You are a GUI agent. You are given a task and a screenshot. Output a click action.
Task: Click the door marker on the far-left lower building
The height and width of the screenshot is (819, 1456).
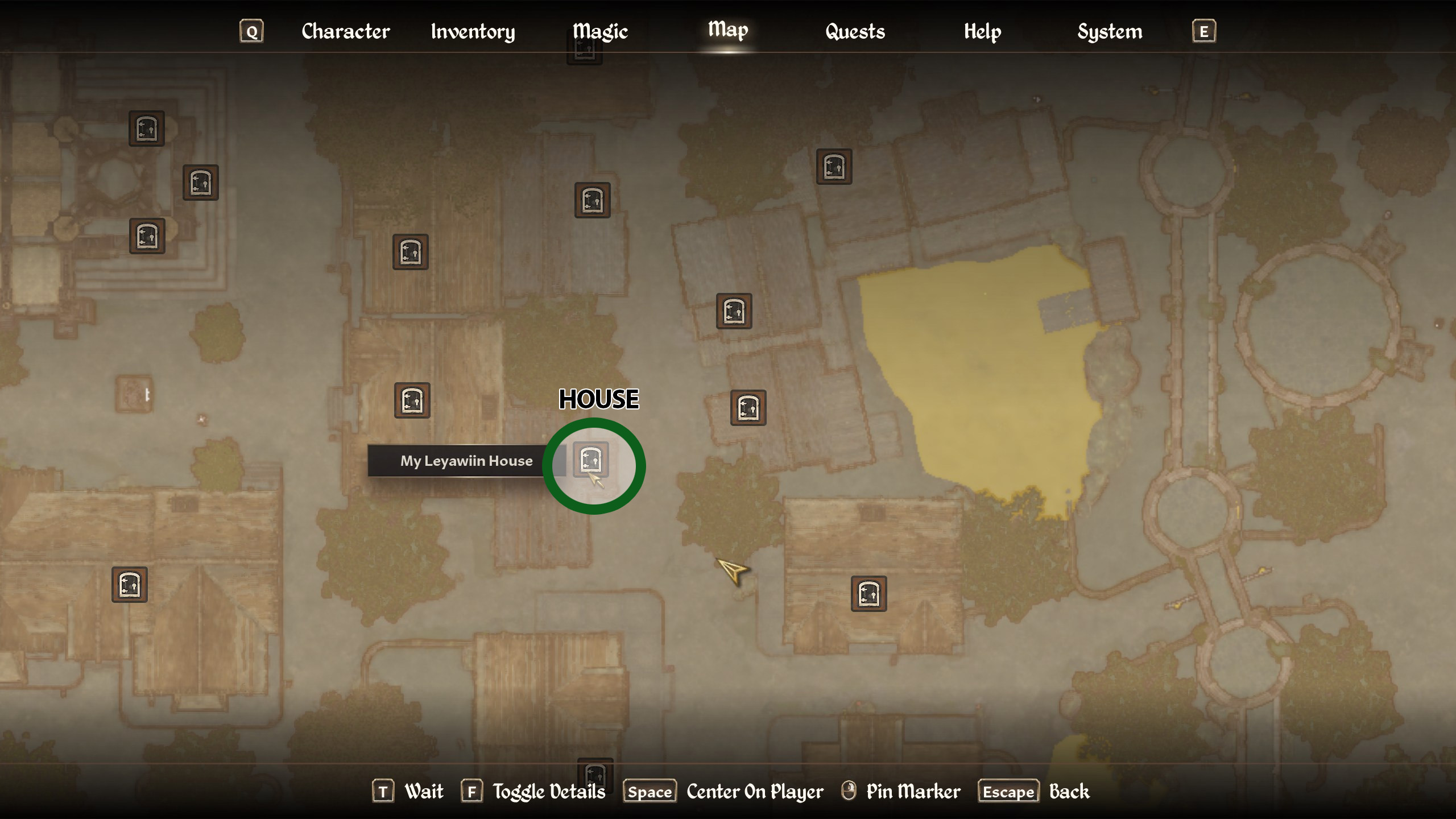coord(129,585)
